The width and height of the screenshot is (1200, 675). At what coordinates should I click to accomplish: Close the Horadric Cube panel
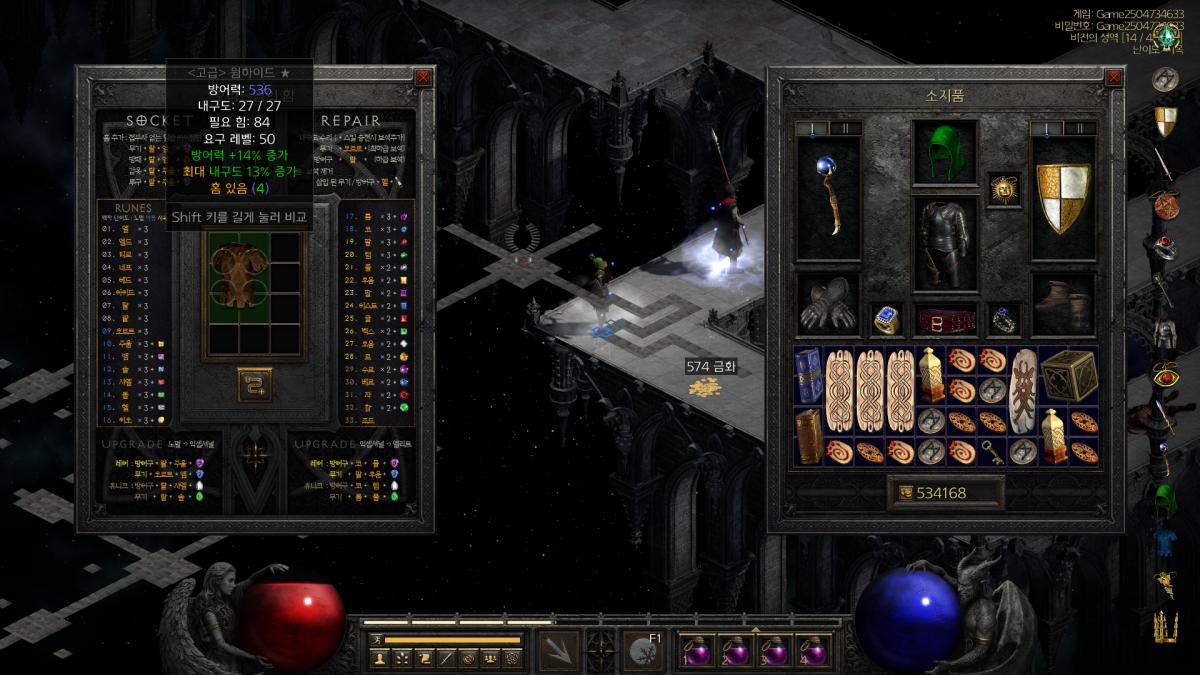pyautogui.click(x=423, y=77)
